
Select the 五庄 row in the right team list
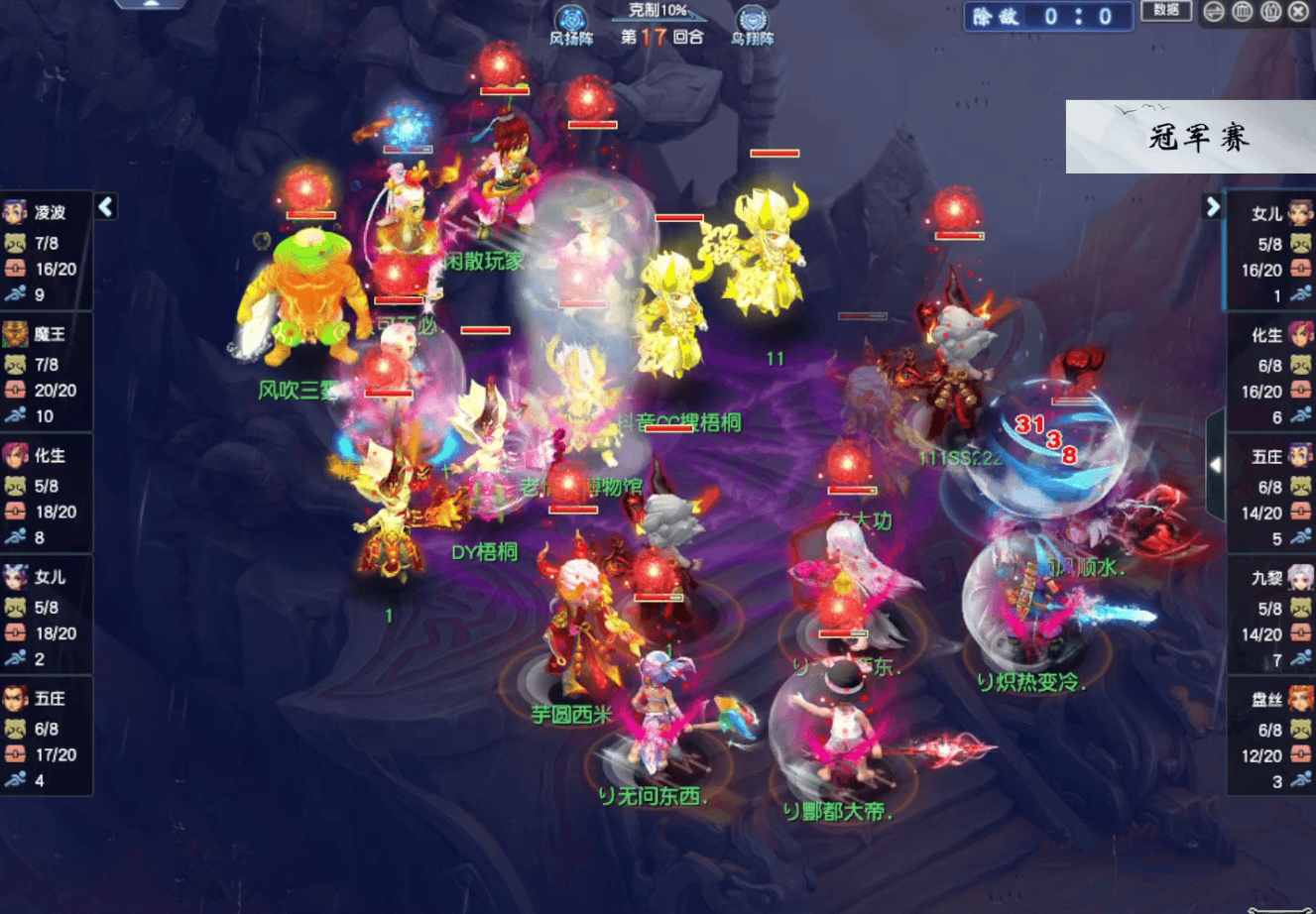(1273, 497)
